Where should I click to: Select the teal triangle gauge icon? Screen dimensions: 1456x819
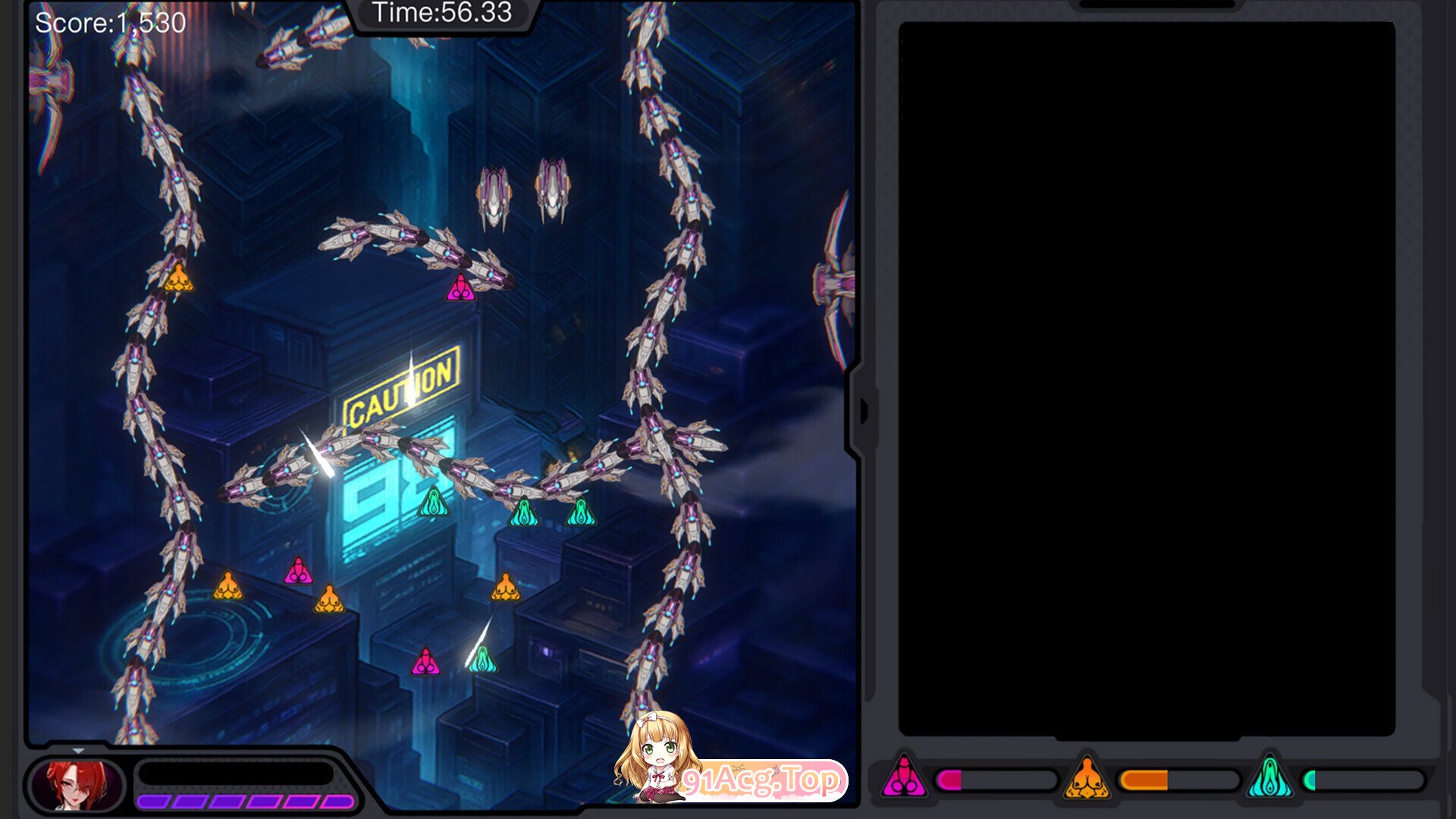pos(1269,778)
